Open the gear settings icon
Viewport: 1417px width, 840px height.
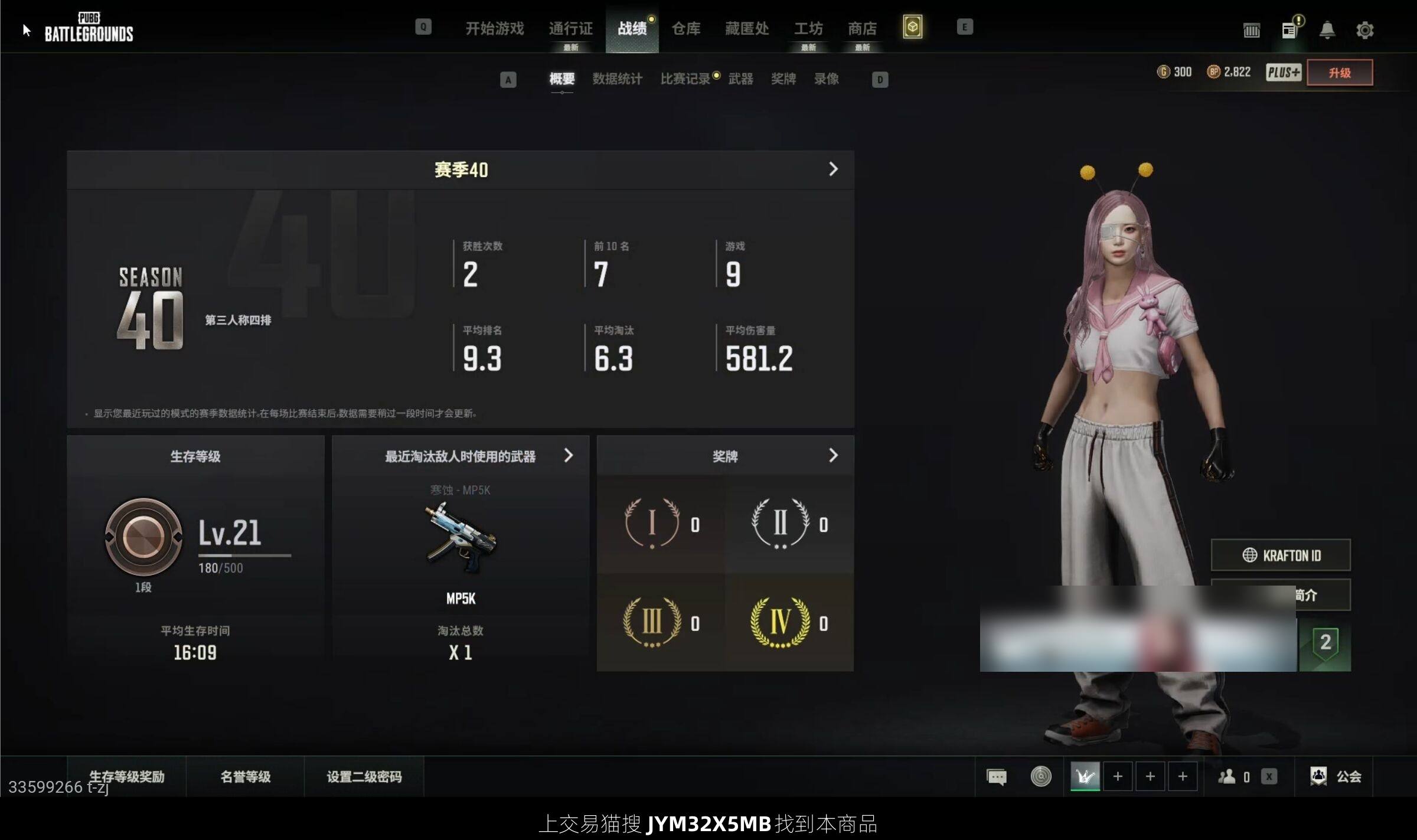1364,30
